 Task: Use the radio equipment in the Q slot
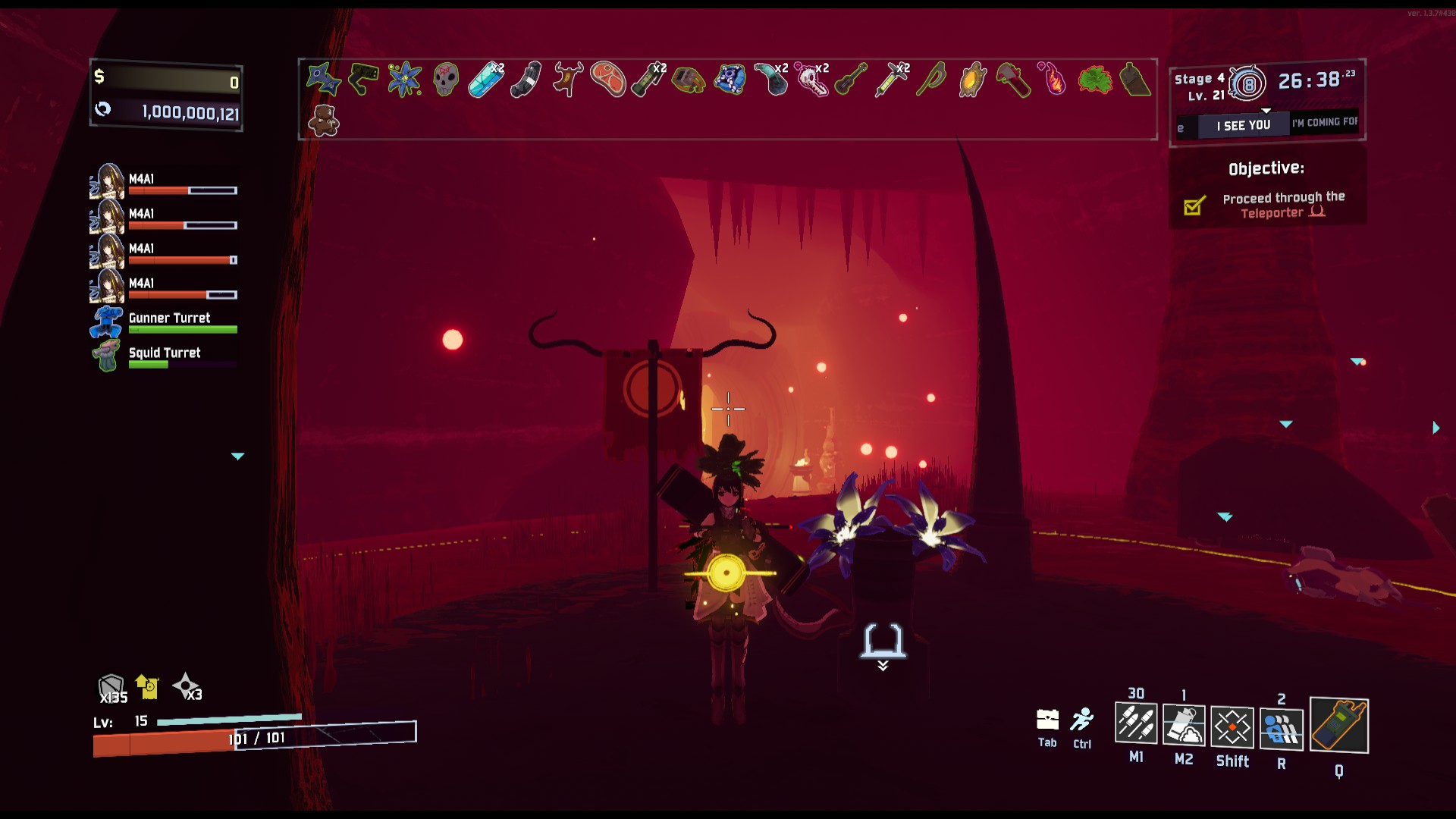1338,726
